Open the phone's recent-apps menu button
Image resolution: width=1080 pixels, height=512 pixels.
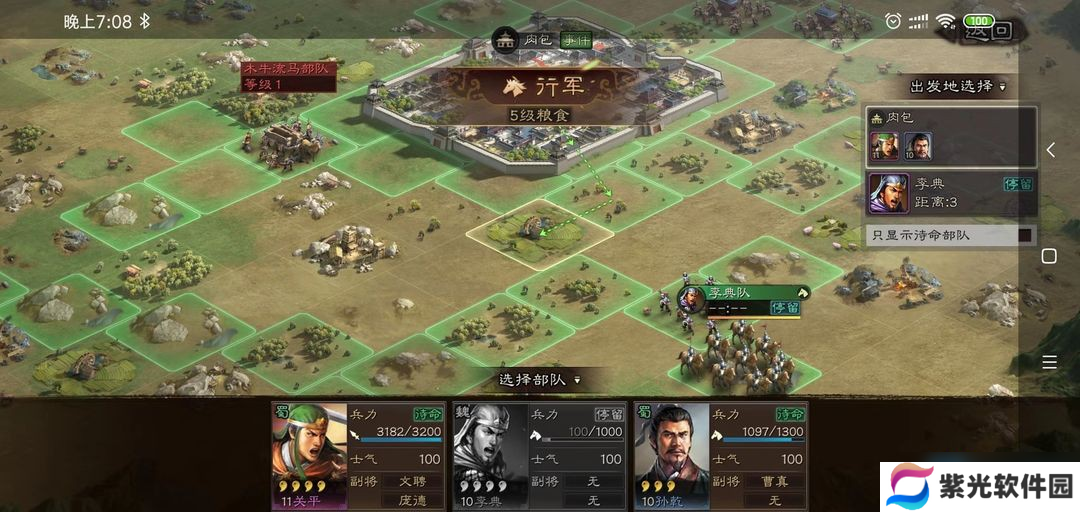pyautogui.click(x=1049, y=362)
